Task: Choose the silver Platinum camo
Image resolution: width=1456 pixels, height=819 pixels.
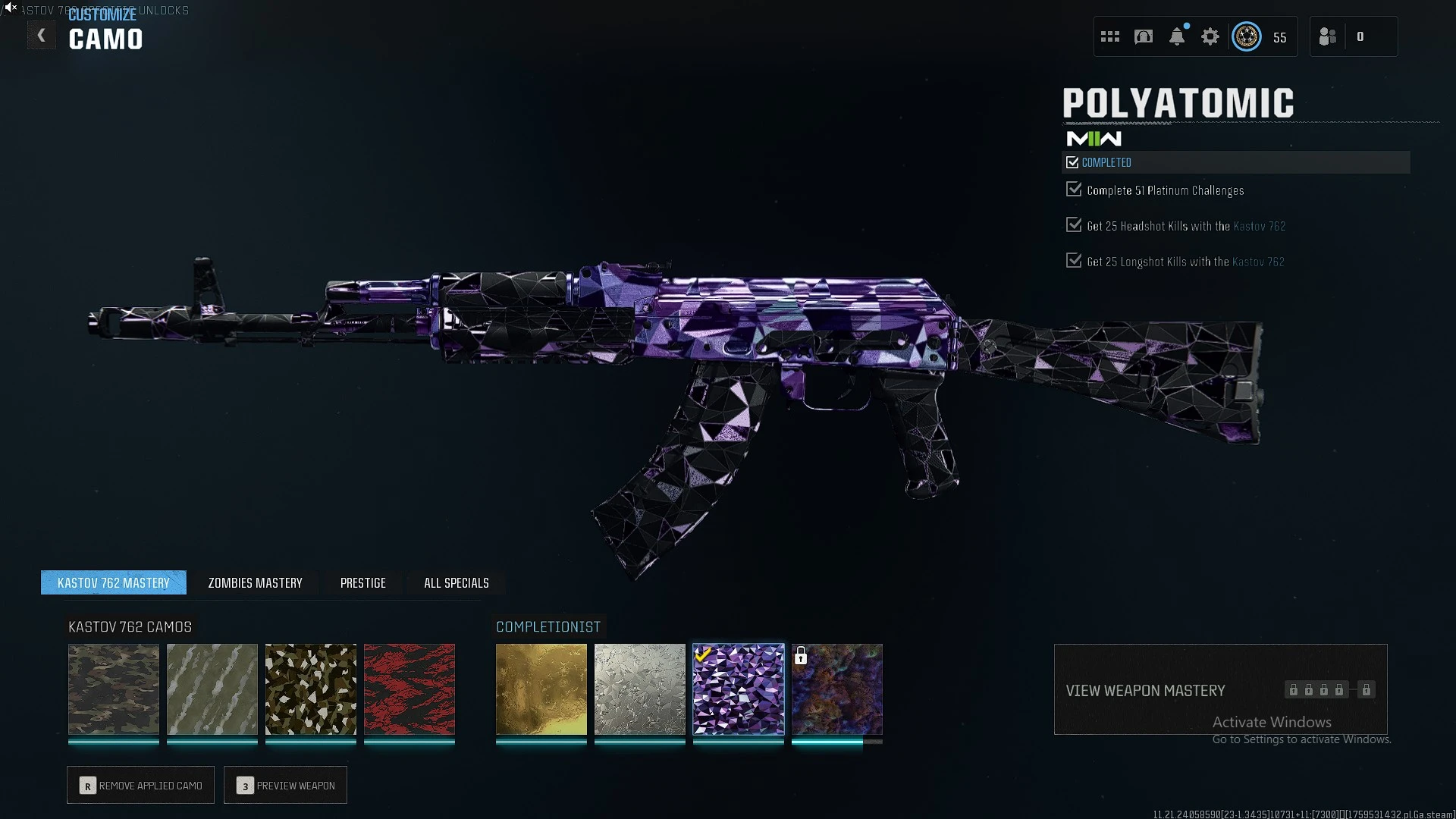Action: pyautogui.click(x=640, y=689)
